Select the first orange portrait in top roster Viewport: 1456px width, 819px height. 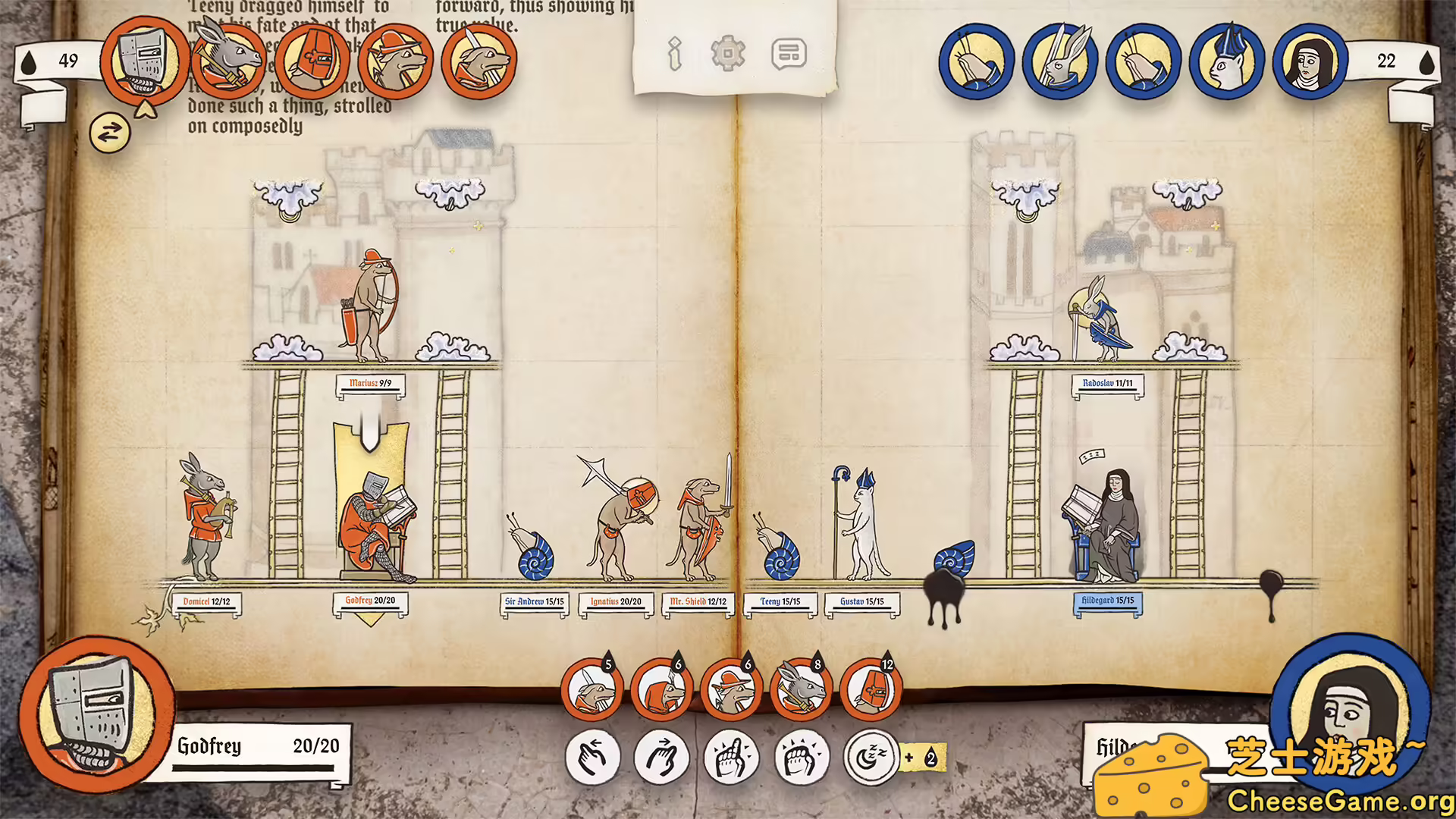tap(146, 63)
